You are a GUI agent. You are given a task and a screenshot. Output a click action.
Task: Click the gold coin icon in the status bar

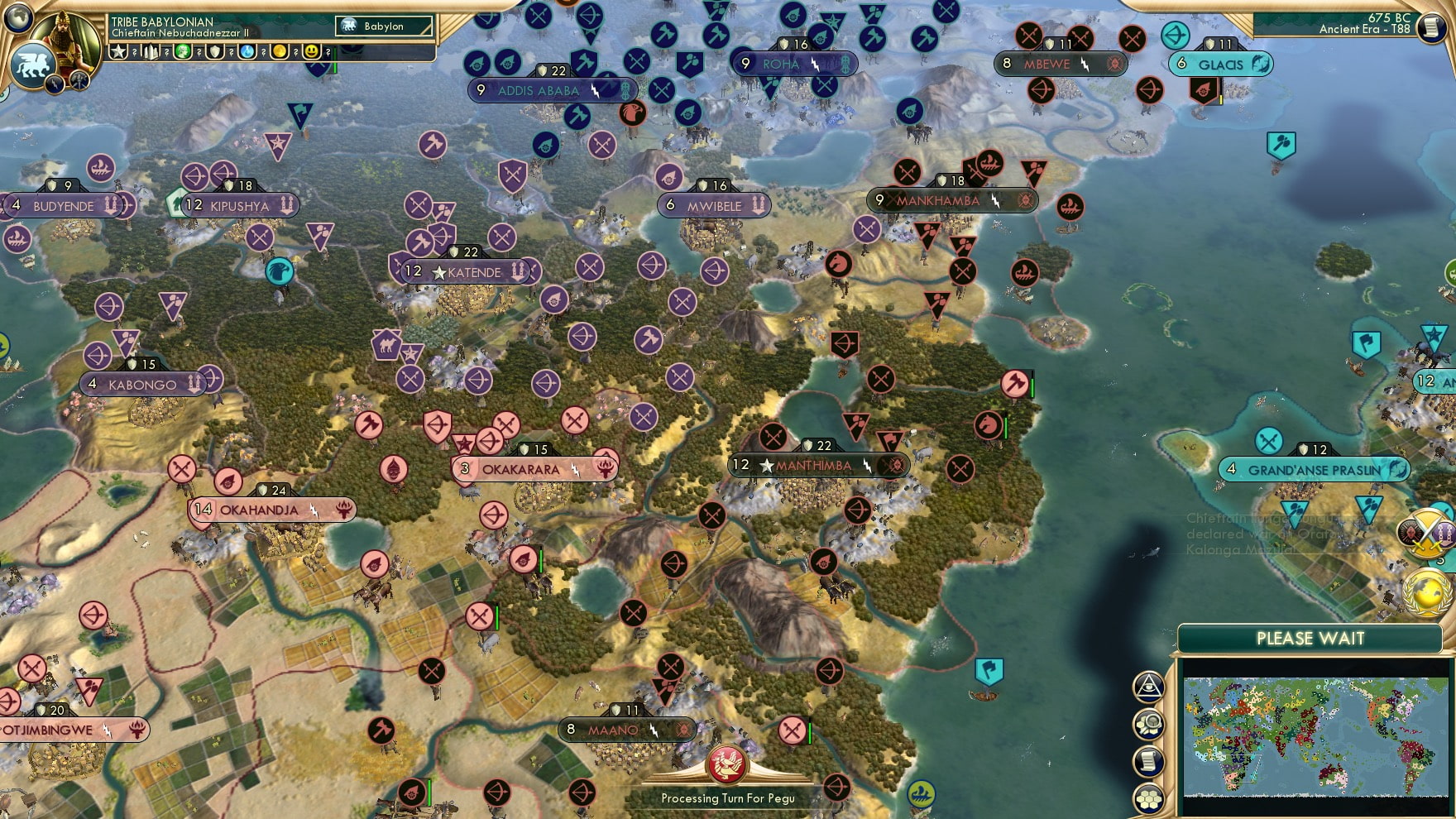coord(280,51)
